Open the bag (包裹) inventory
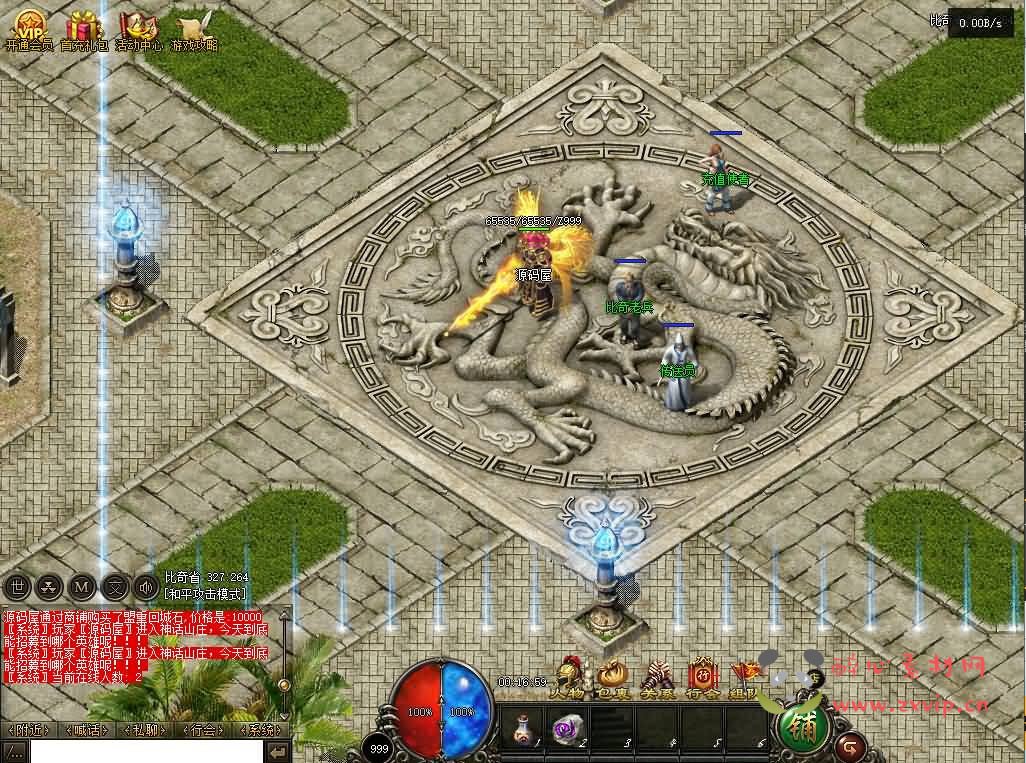This screenshot has height=763, width=1026. [612, 676]
